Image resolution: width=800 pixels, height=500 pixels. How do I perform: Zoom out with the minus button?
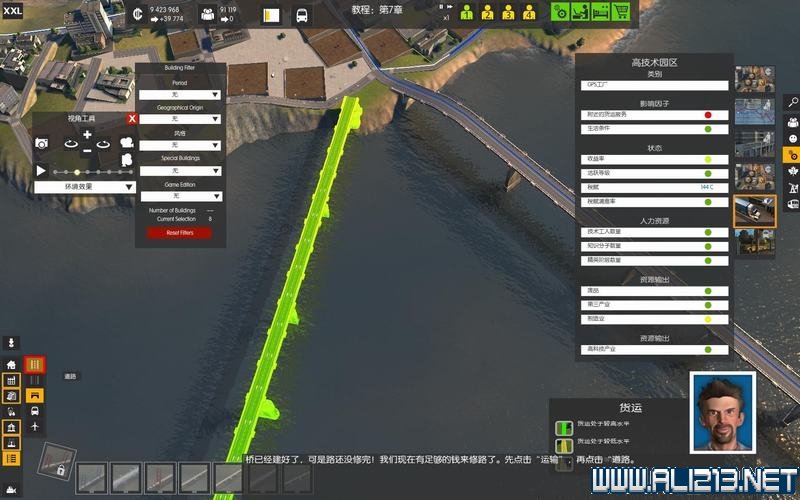click(x=87, y=151)
